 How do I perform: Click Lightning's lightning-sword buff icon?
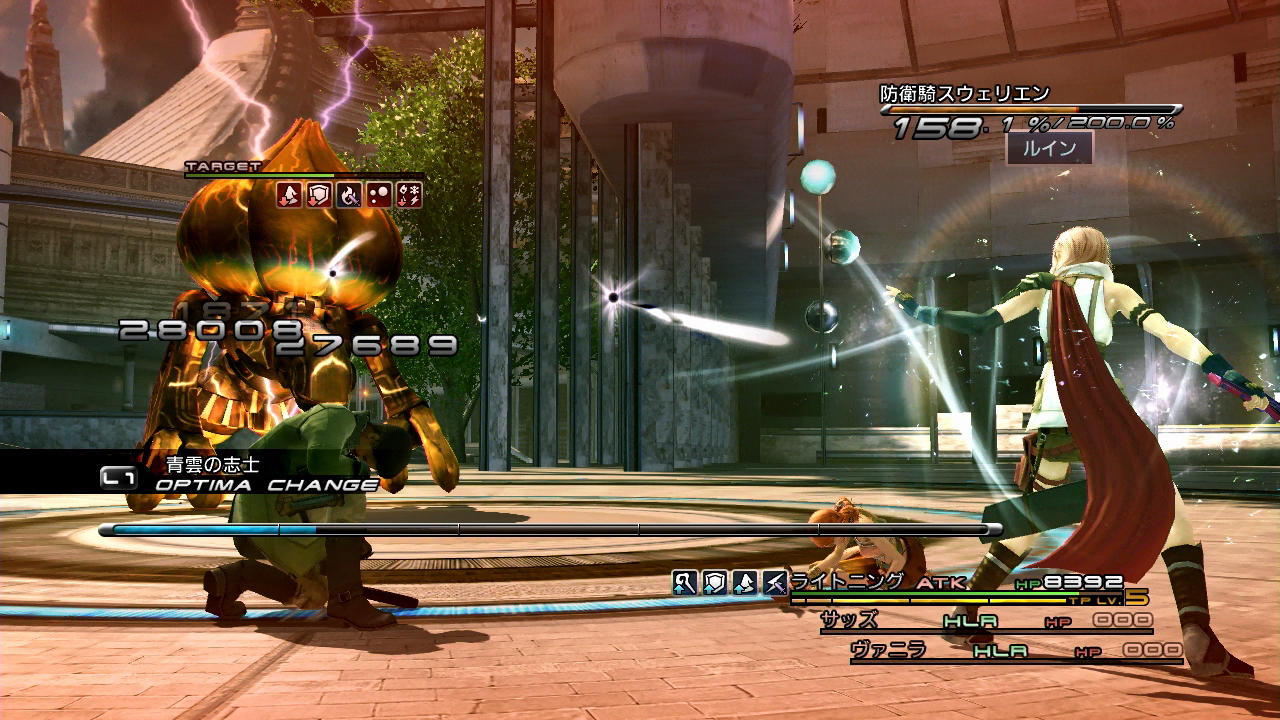[x=774, y=583]
